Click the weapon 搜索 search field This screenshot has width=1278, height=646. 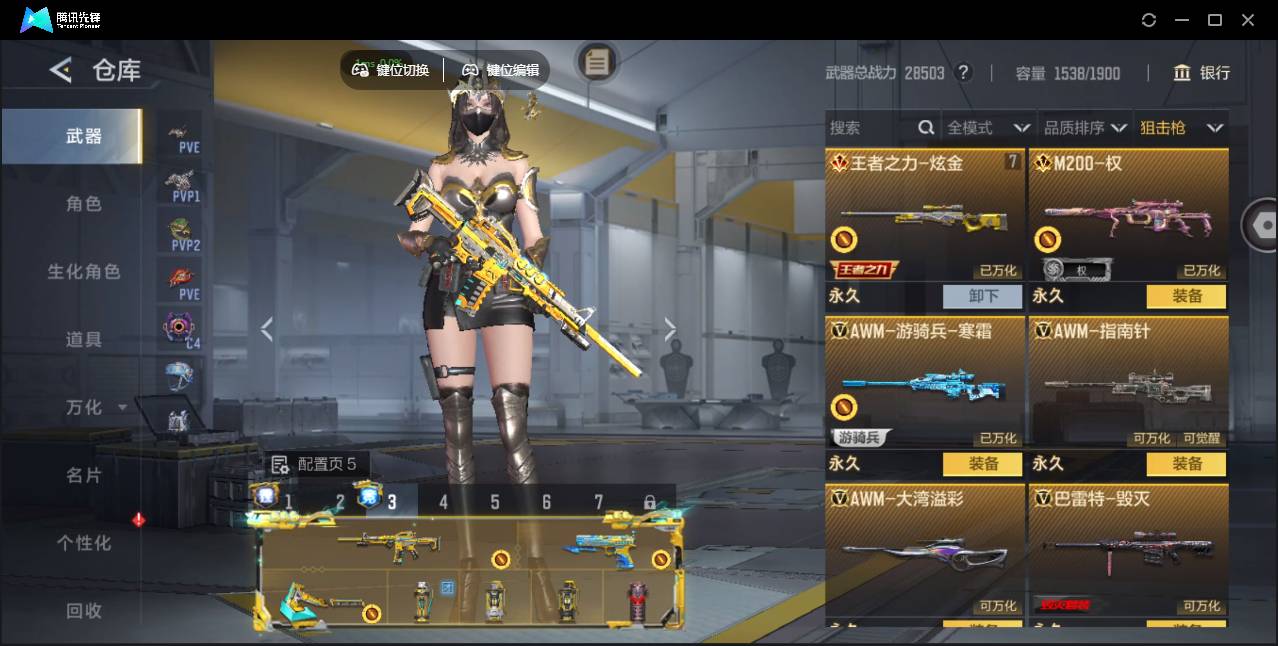coord(870,128)
